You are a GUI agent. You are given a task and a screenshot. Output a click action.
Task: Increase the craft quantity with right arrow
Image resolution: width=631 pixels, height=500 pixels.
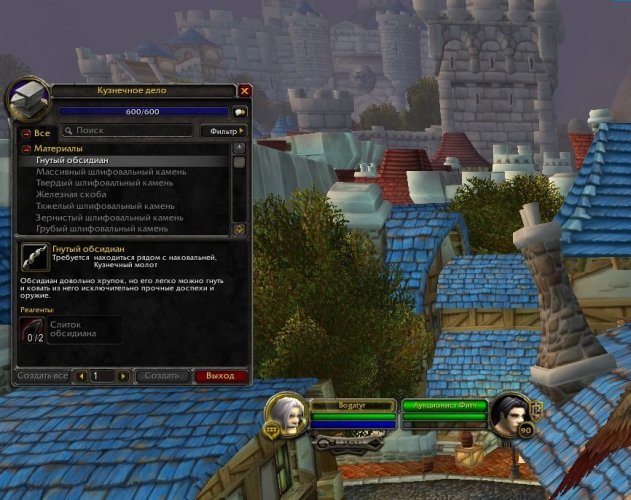click(x=123, y=376)
